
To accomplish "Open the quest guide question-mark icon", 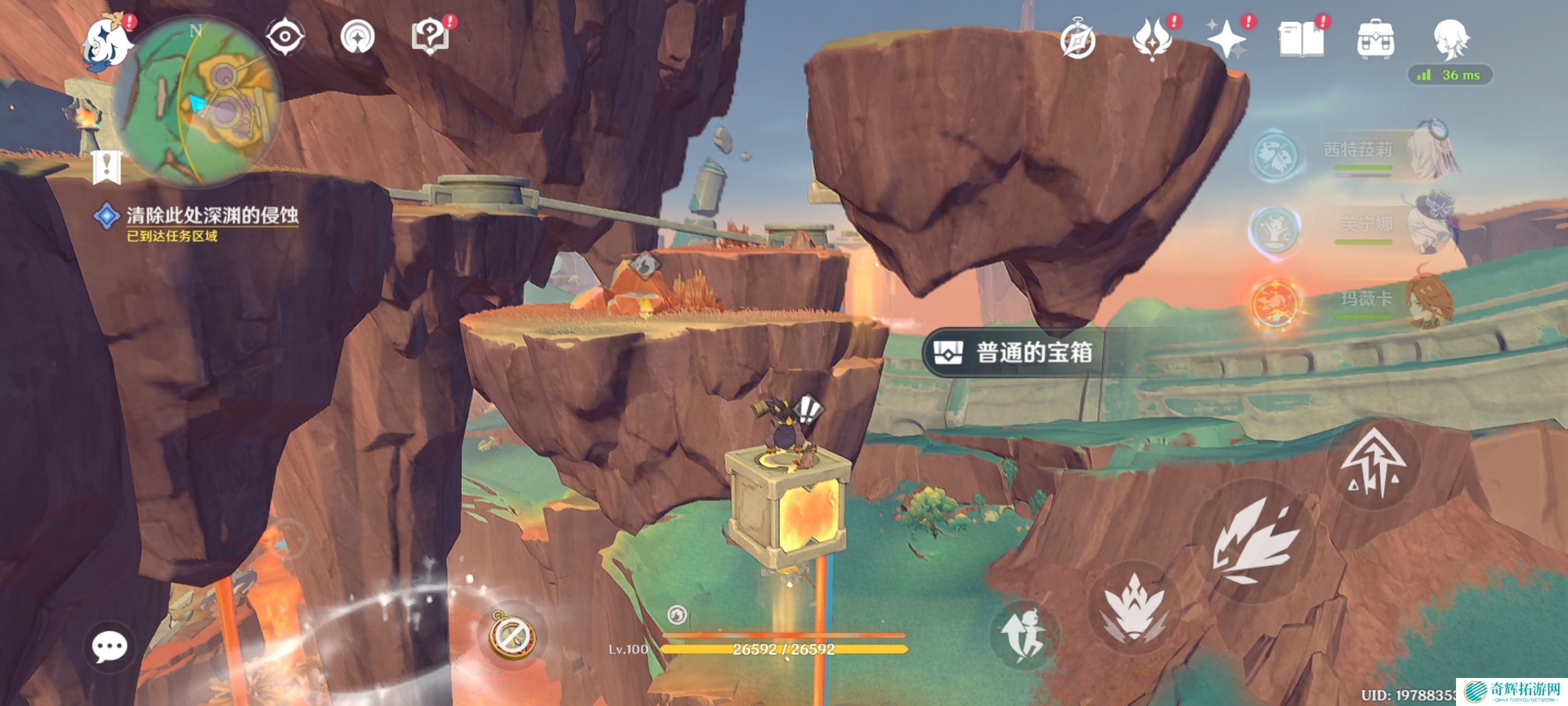I will click(x=430, y=37).
